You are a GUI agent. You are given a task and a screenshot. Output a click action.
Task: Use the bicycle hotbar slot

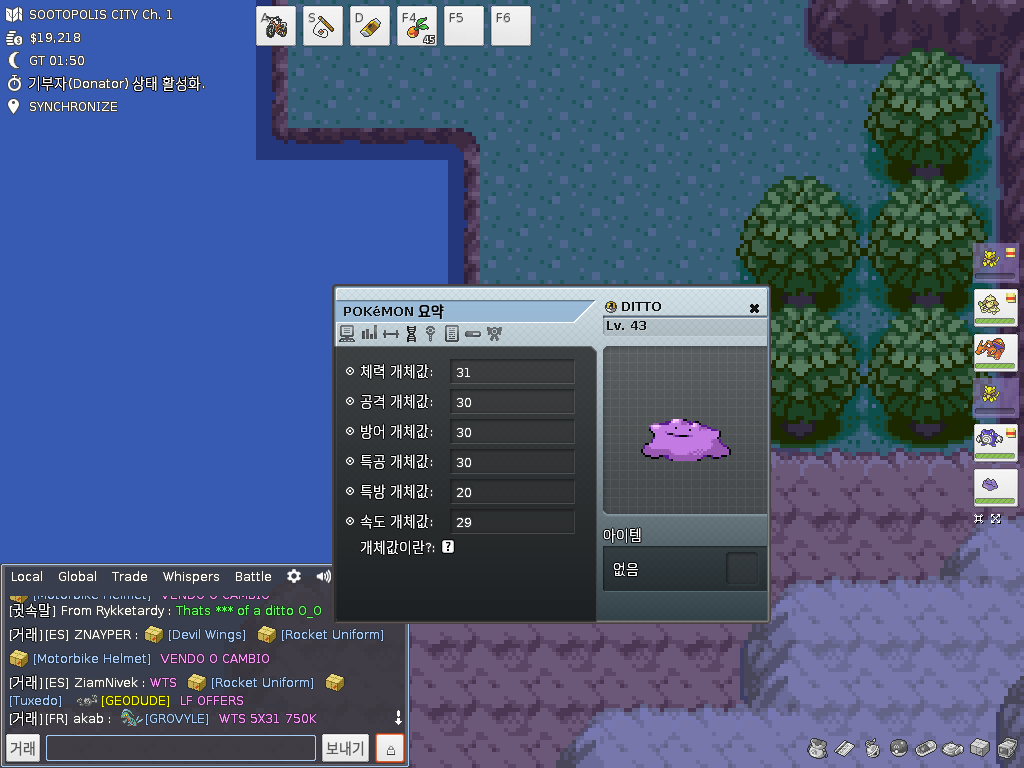[276, 26]
